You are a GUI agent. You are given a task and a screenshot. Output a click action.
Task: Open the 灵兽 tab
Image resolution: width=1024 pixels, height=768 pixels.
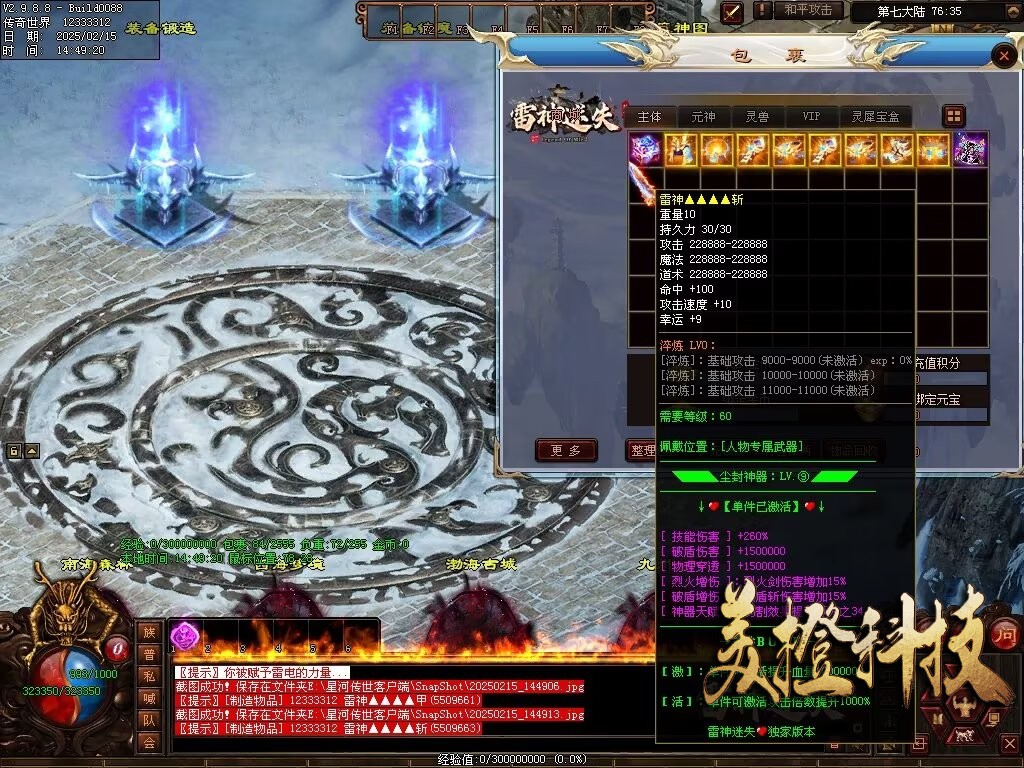[757, 117]
